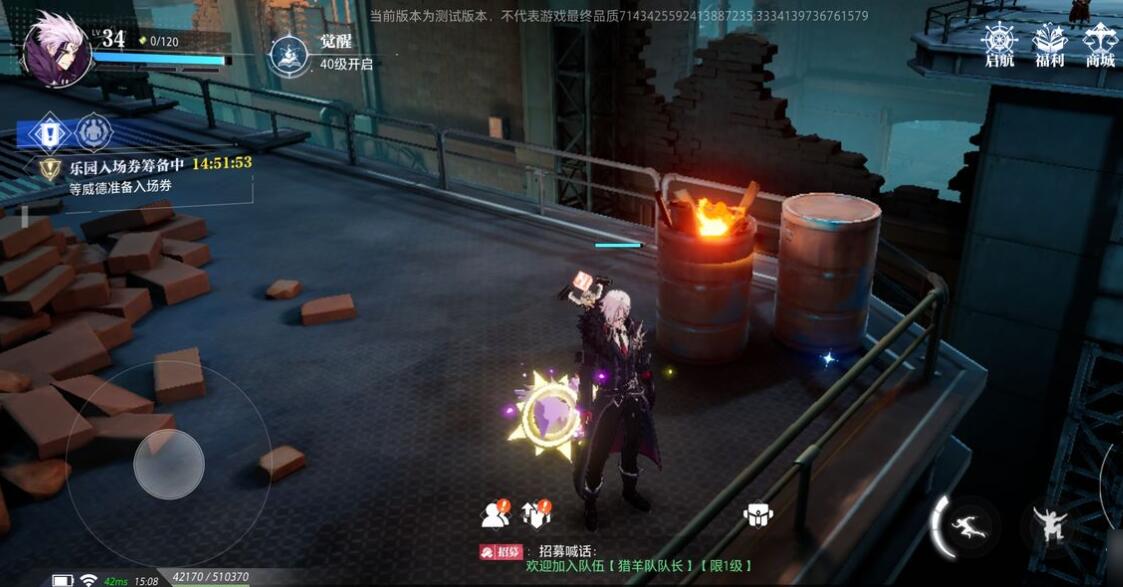This screenshot has width=1123, height=587.
Task: Open the 招募 recruitment chat channel
Action: (502, 551)
